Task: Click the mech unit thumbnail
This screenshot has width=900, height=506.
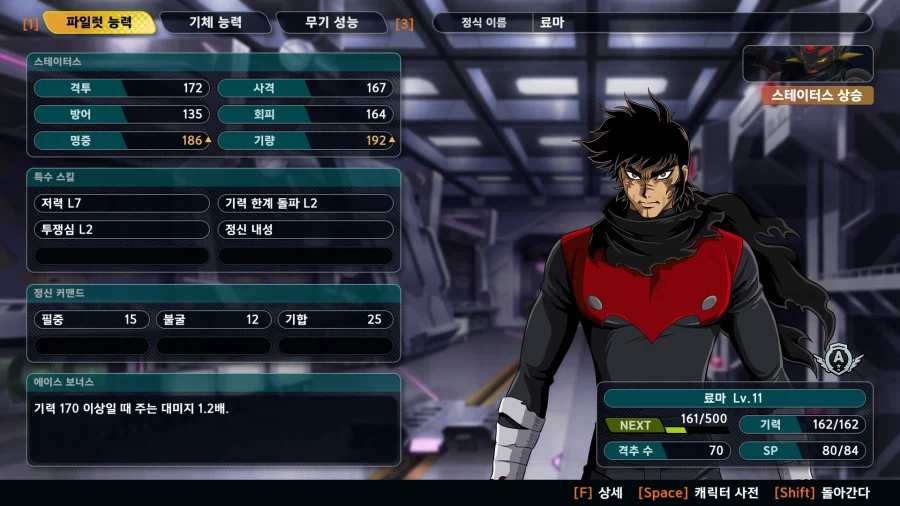Action: click(807, 64)
